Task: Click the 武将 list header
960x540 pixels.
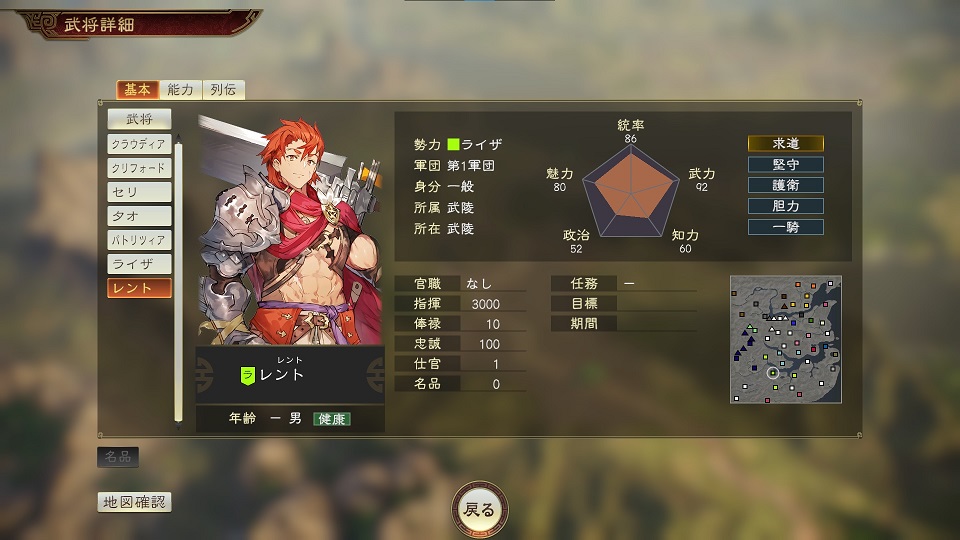Action: [x=139, y=119]
